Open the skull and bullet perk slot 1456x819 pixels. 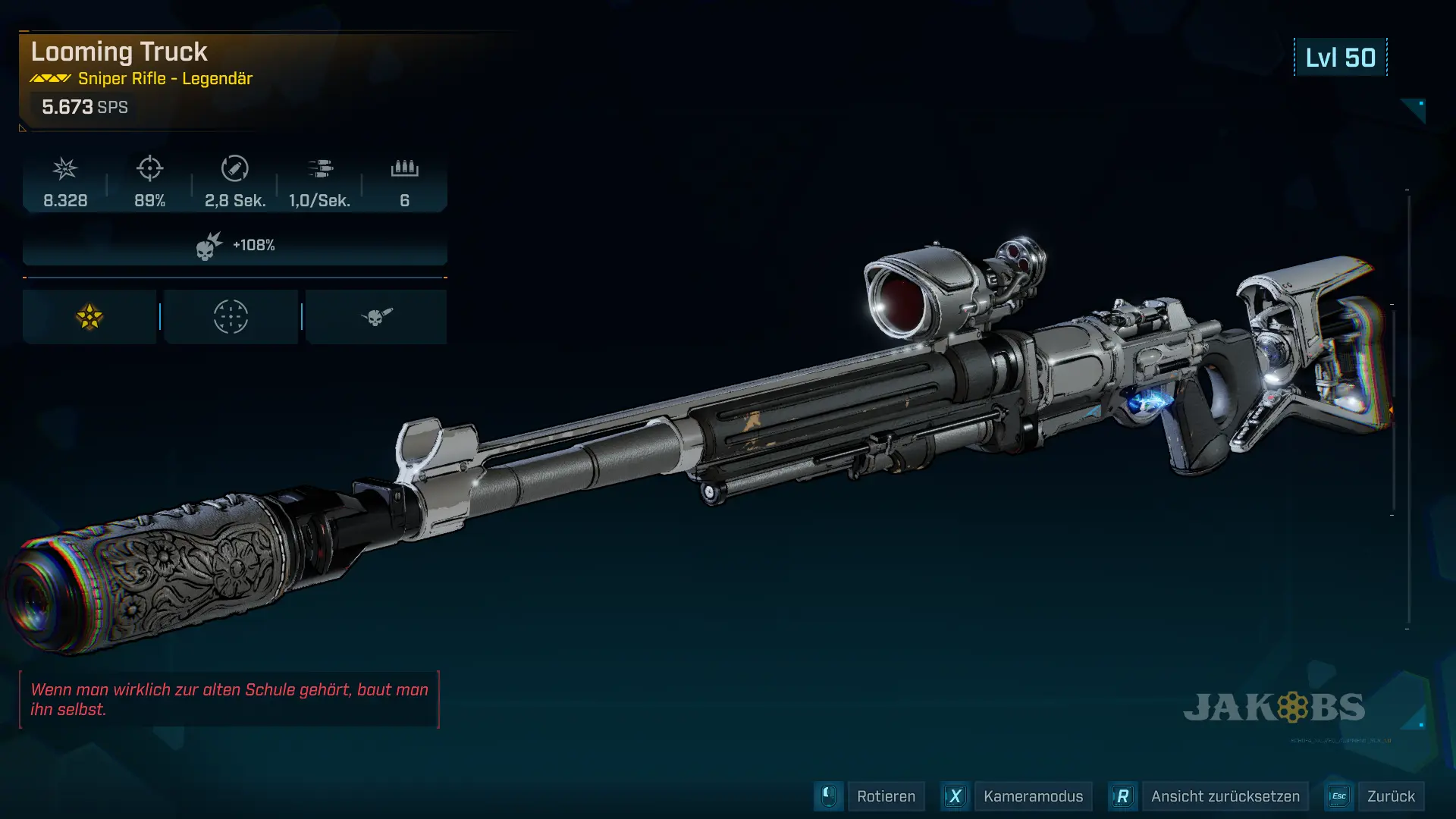(376, 317)
